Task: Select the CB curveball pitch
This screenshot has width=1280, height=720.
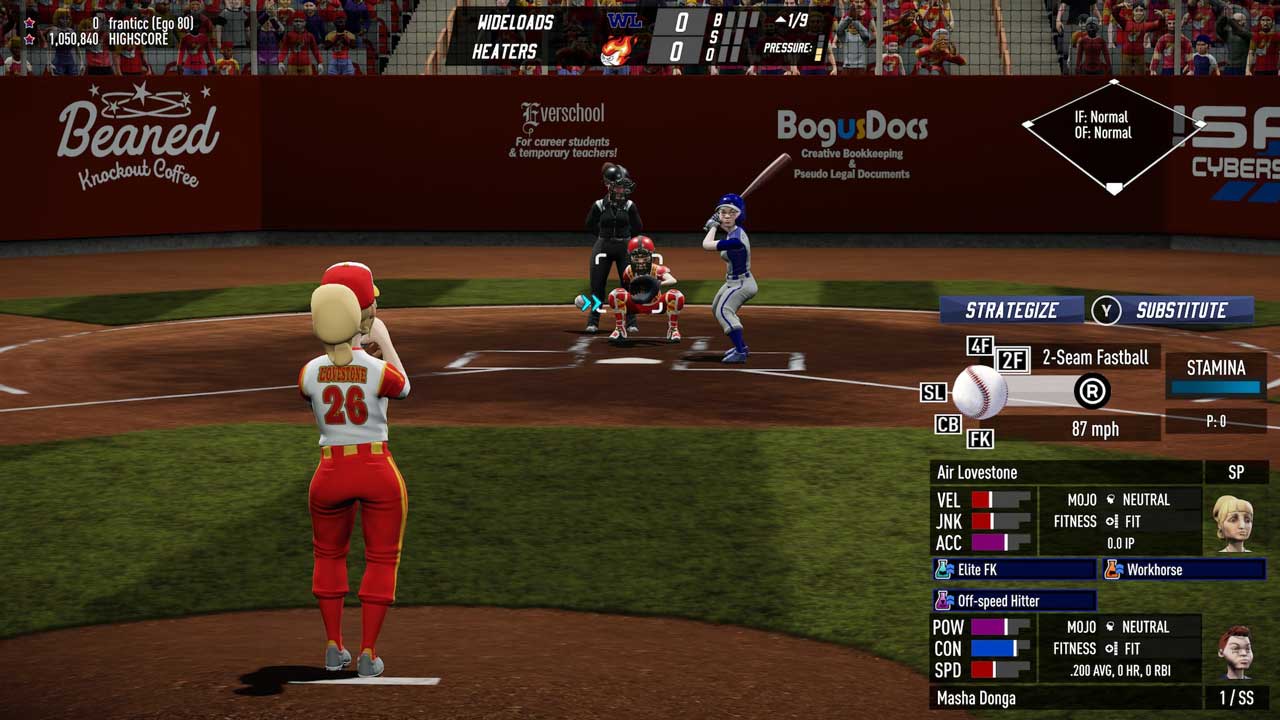Action: tap(948, 425)
